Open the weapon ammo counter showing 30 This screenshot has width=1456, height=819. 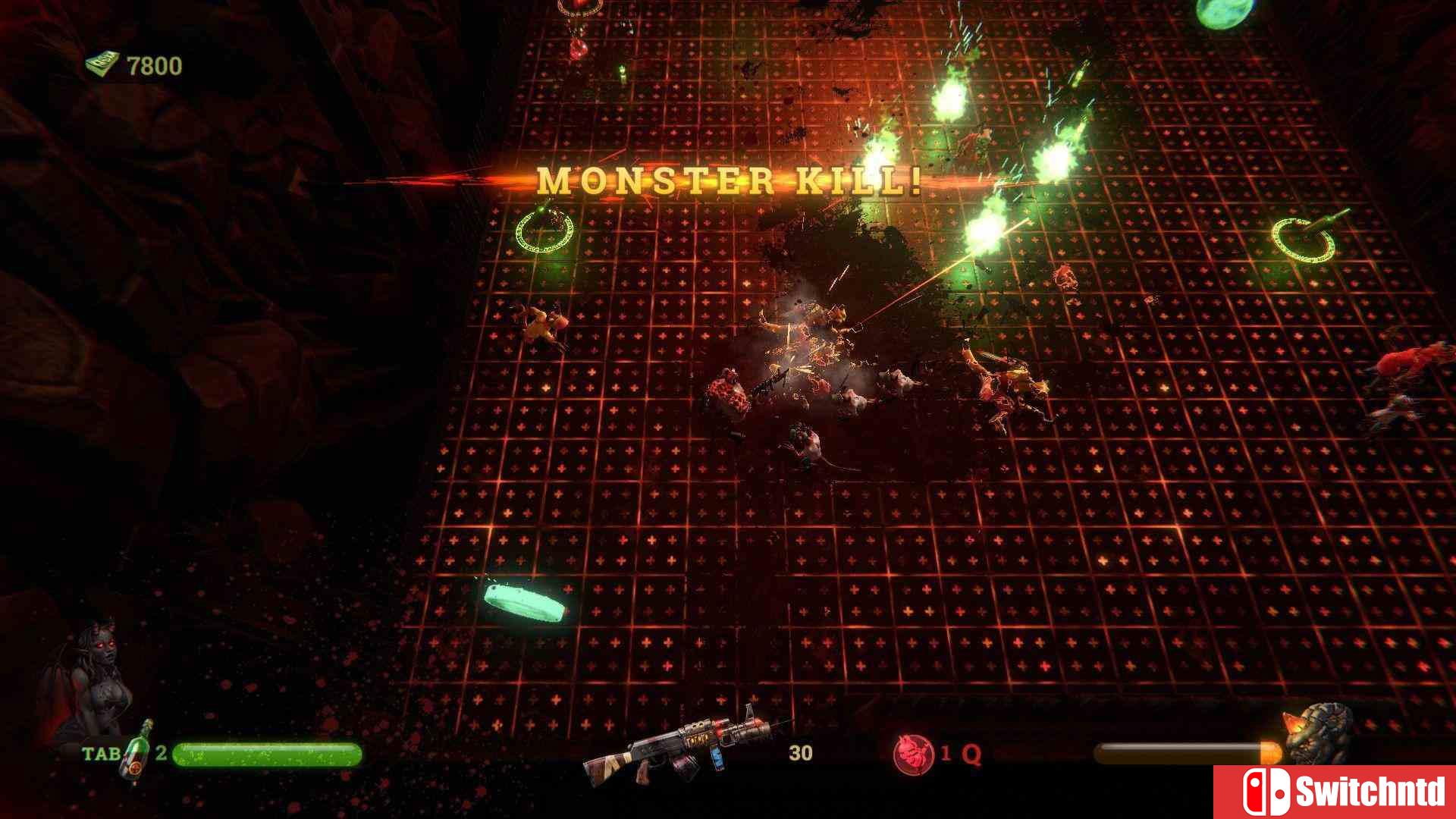pos(799,754)
